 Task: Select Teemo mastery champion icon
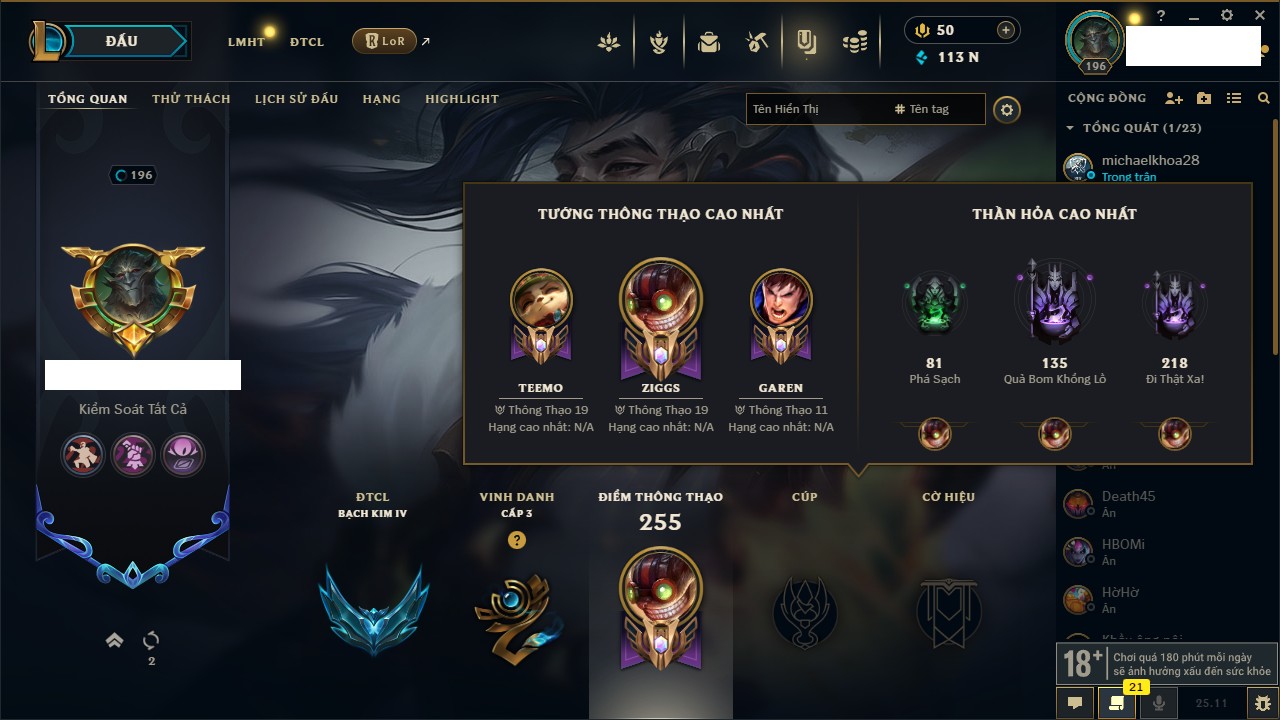click(x=541, y=300)
